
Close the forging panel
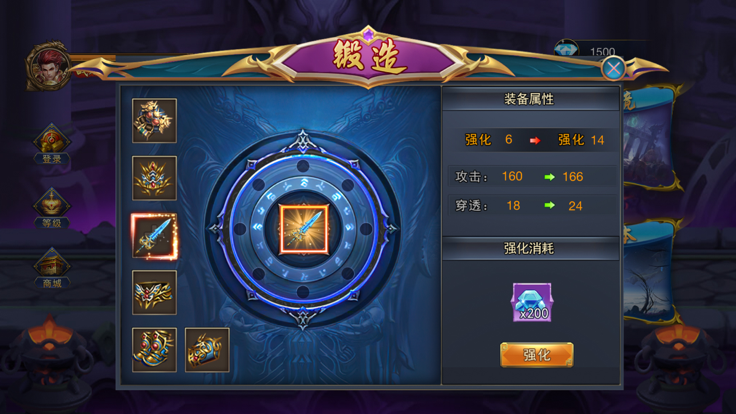(x=614, y=67)
